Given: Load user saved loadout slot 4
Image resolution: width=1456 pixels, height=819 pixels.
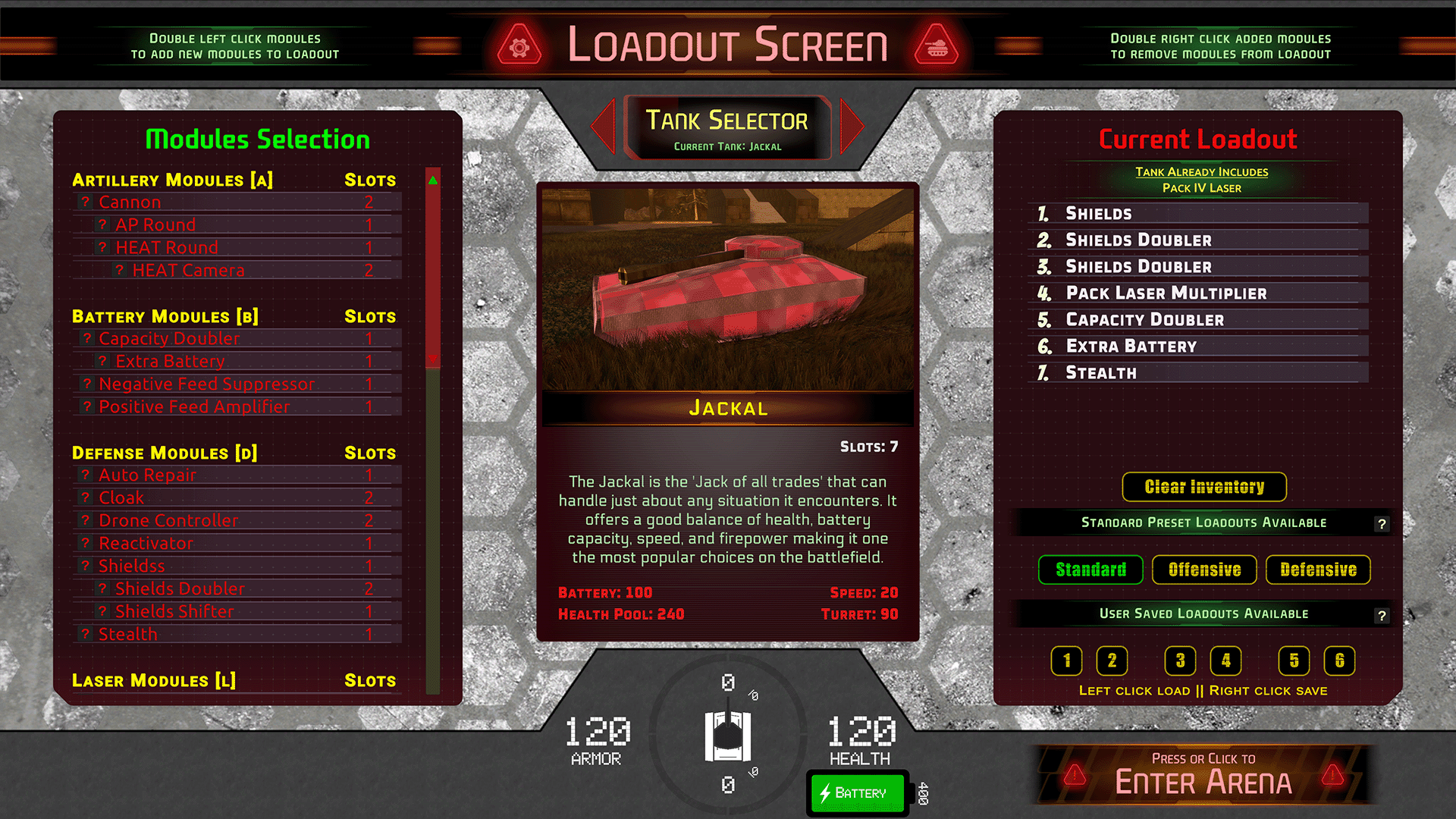Looking at the screenshot, I should 1225,661.
